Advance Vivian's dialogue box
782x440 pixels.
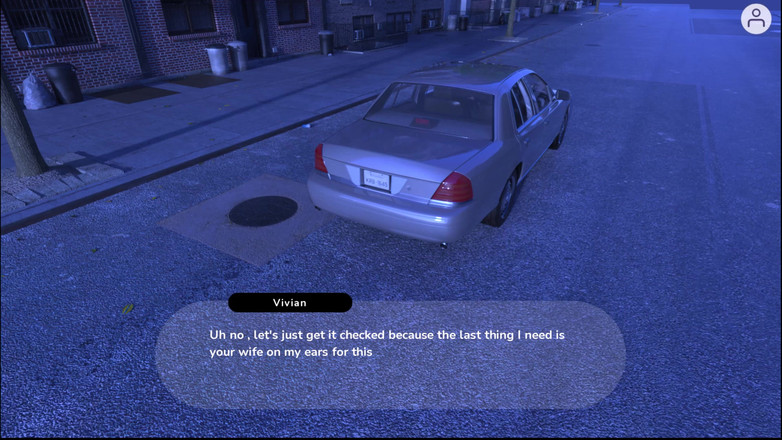pos(390,355)
